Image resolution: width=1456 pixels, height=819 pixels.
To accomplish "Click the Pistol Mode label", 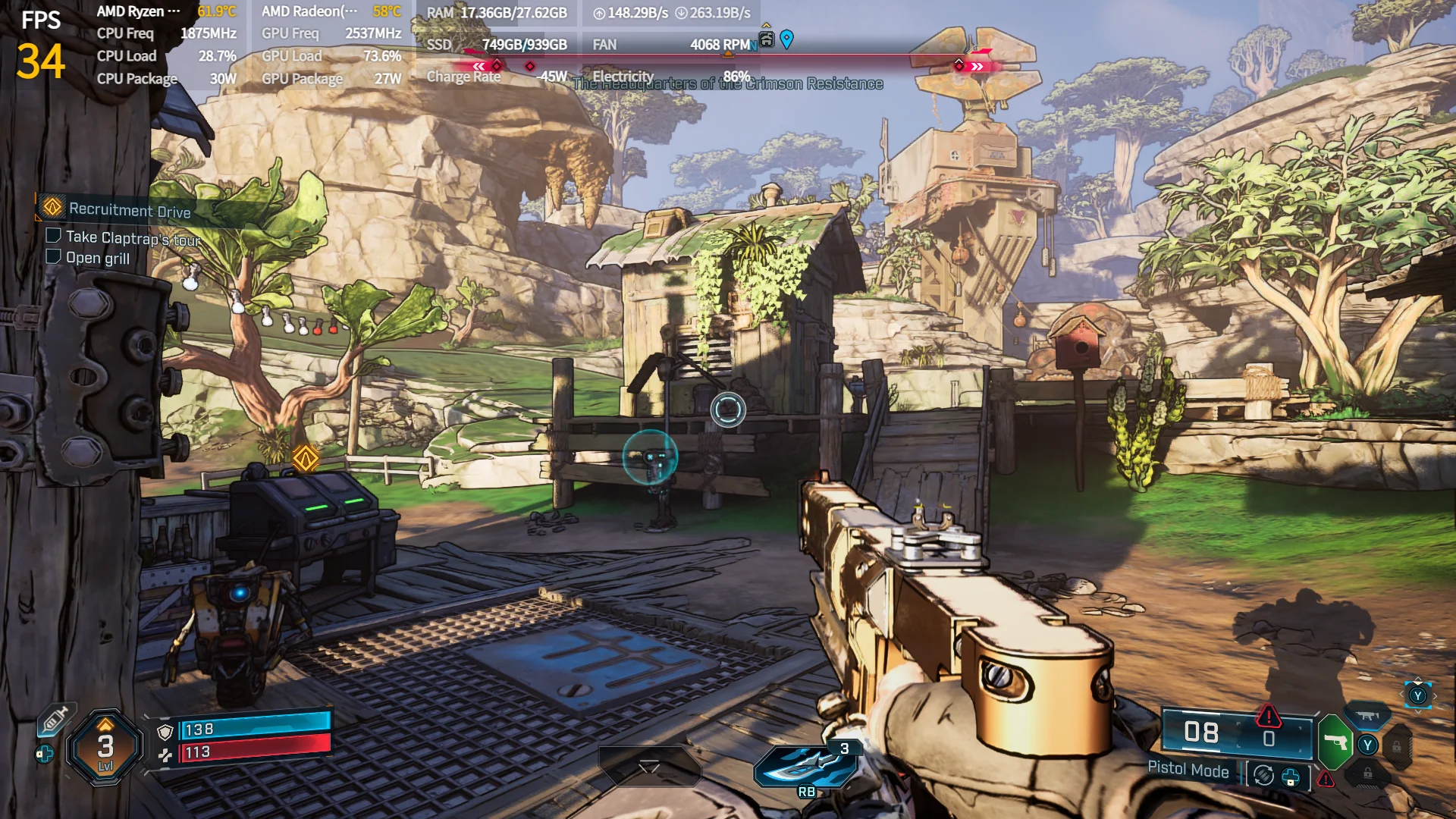I will pyautogui.click(x=1188, y=770).
